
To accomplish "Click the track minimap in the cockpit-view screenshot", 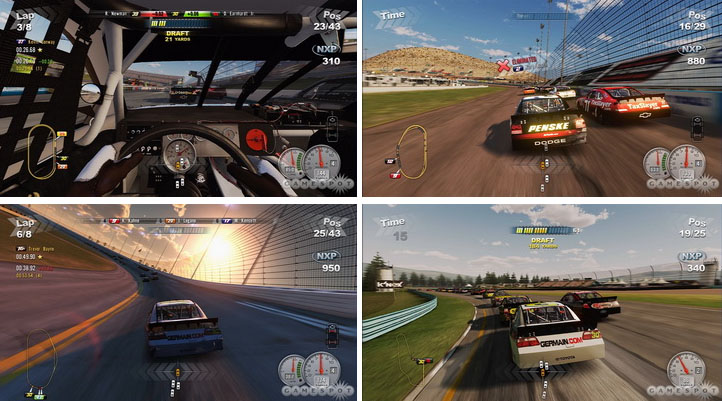I will tap(42, 147).
